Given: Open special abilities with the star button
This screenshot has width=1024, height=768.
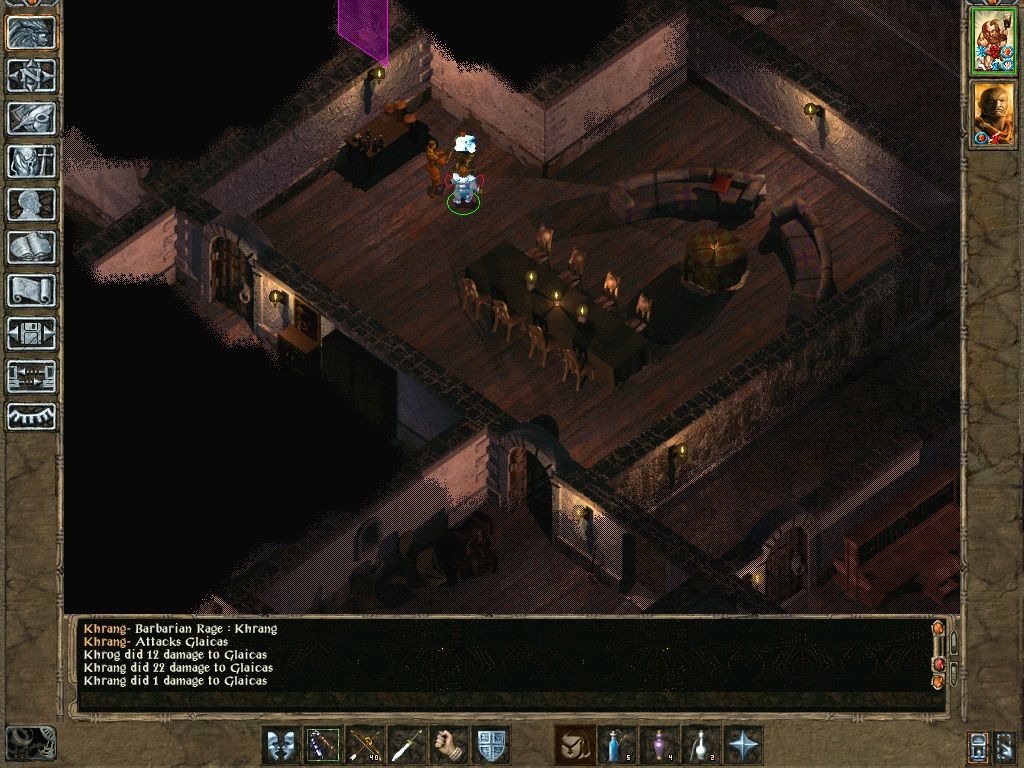Looking at the screenshot, I should click(743, 745).
